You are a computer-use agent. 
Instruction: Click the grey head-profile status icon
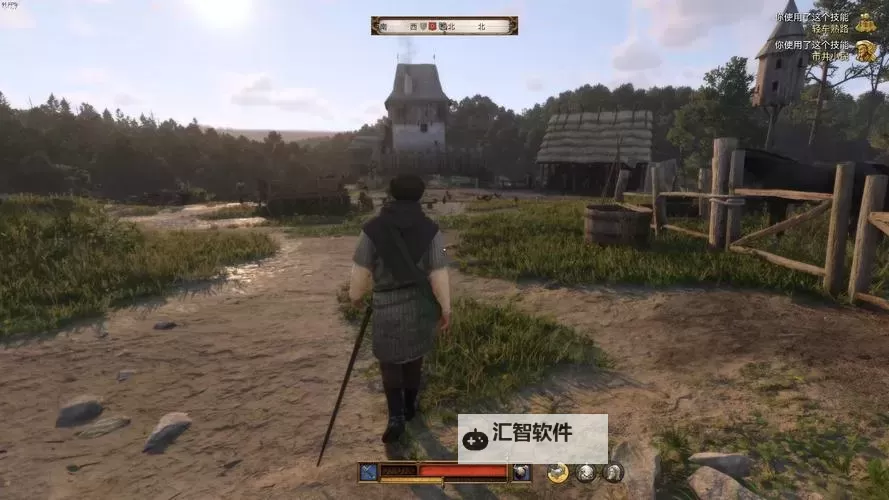point(612,473)
